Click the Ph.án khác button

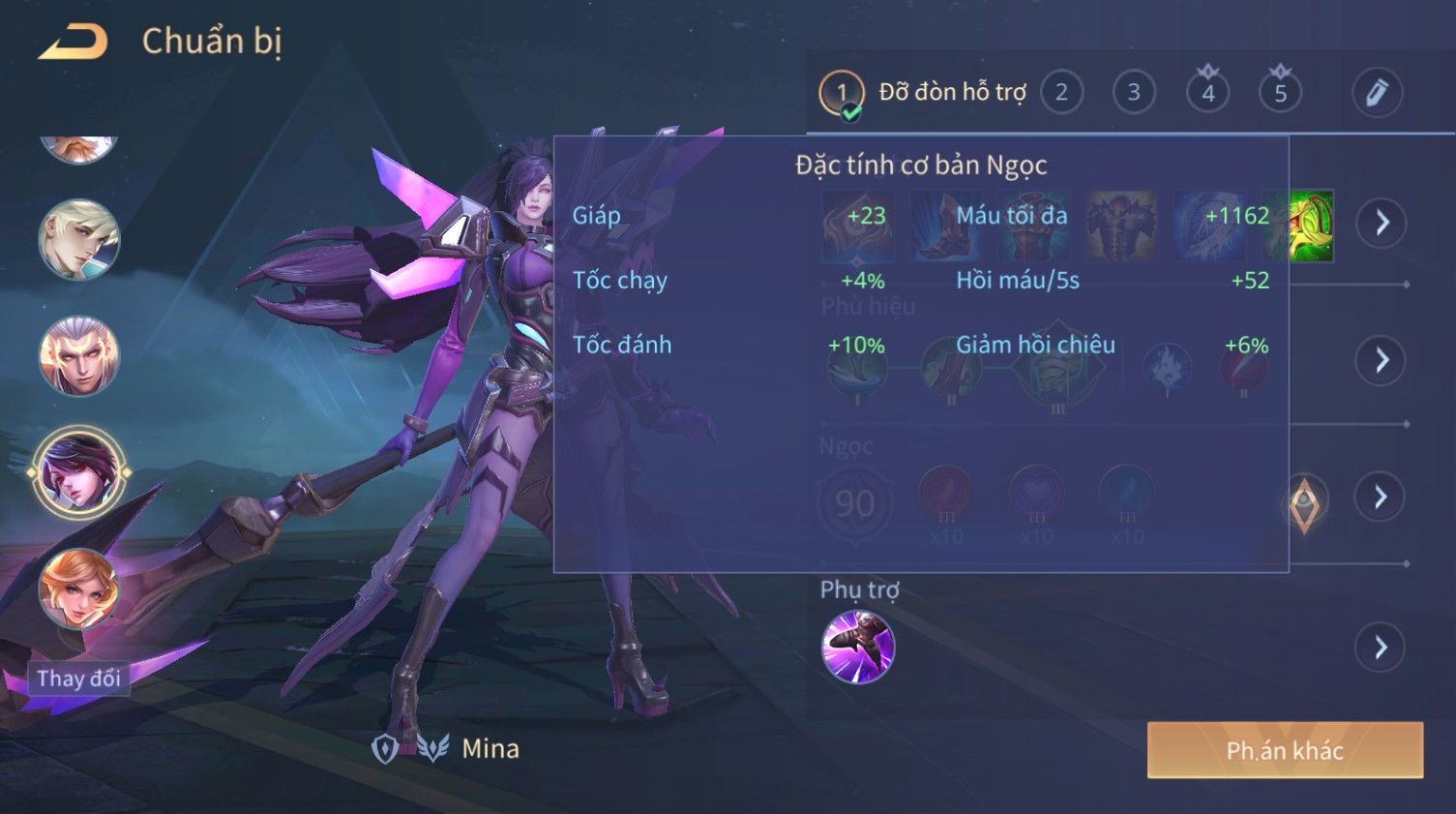(x=1284, y=750)
